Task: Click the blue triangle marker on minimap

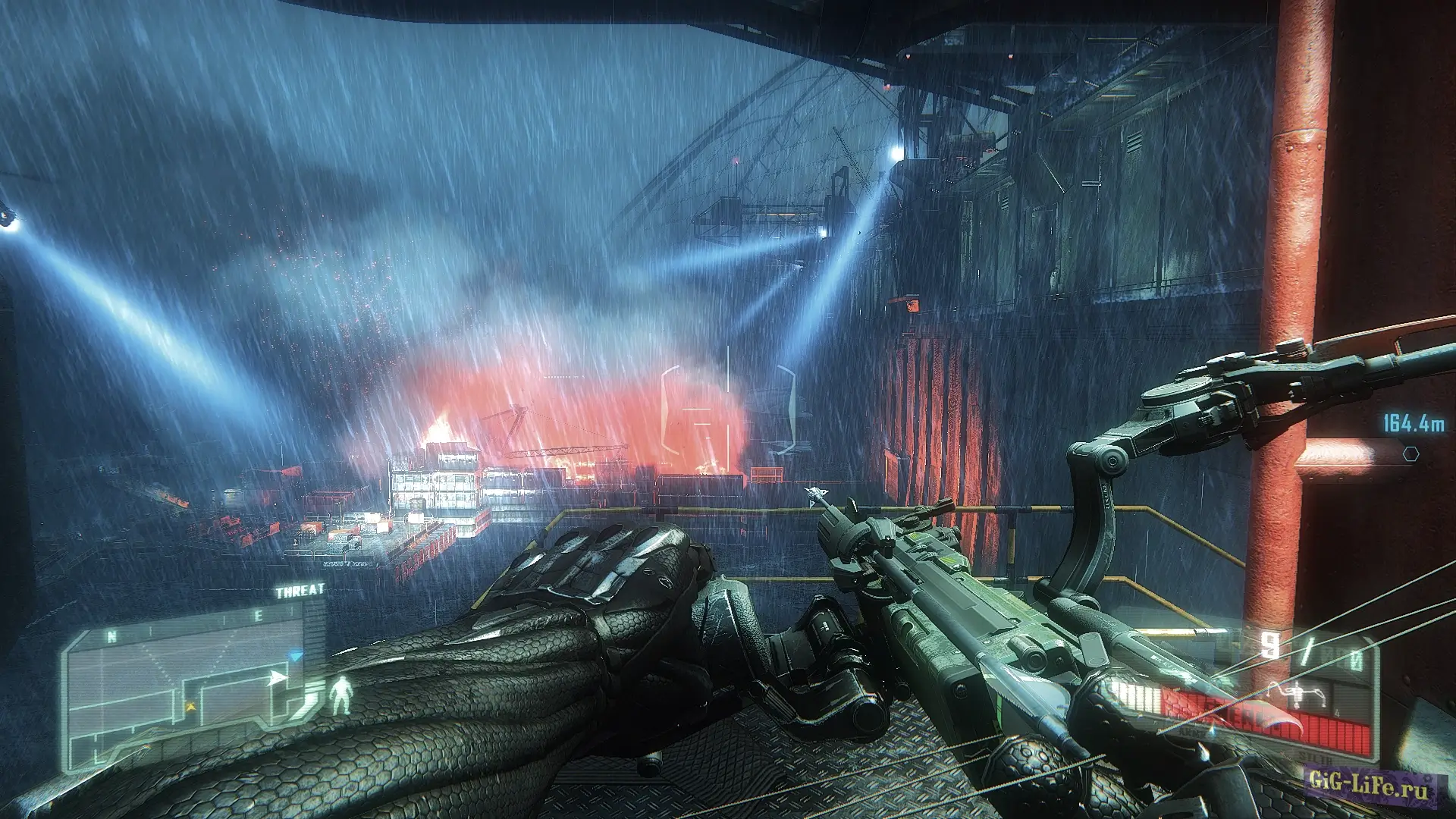Action: point(297,654)
